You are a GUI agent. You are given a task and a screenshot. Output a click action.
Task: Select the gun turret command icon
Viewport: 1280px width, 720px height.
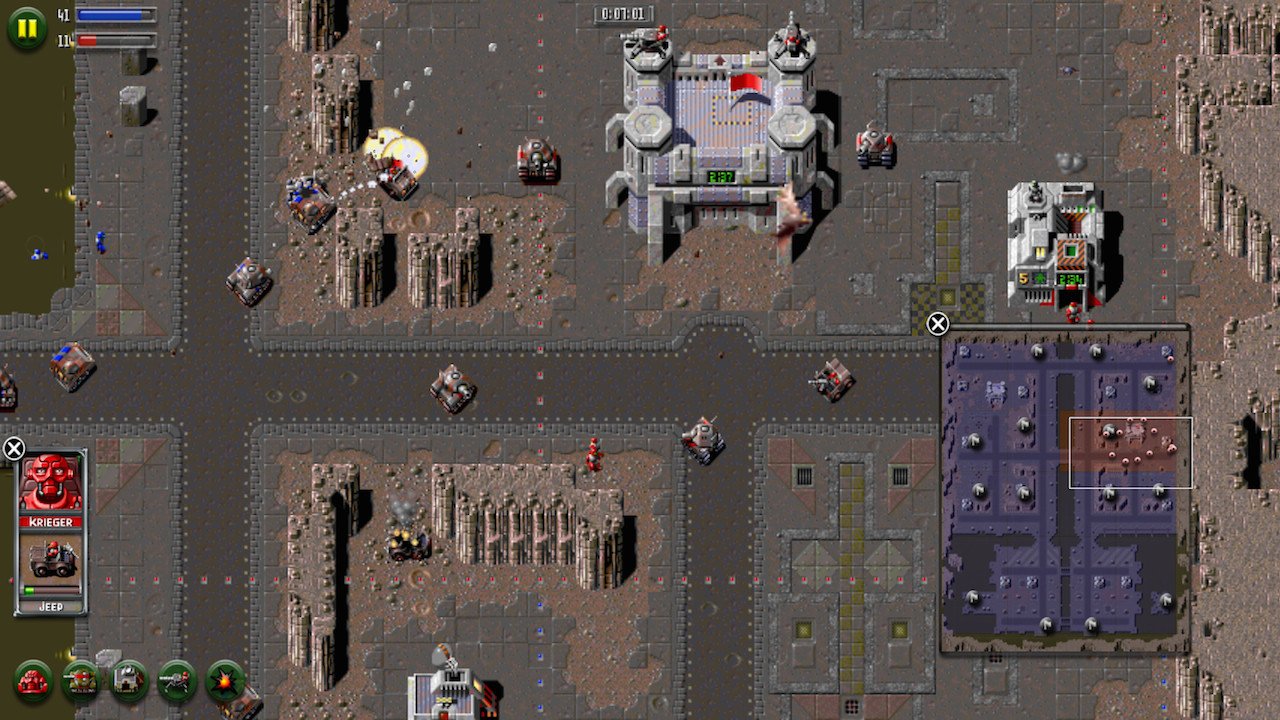pyautogui.click(x=177, y=682)
